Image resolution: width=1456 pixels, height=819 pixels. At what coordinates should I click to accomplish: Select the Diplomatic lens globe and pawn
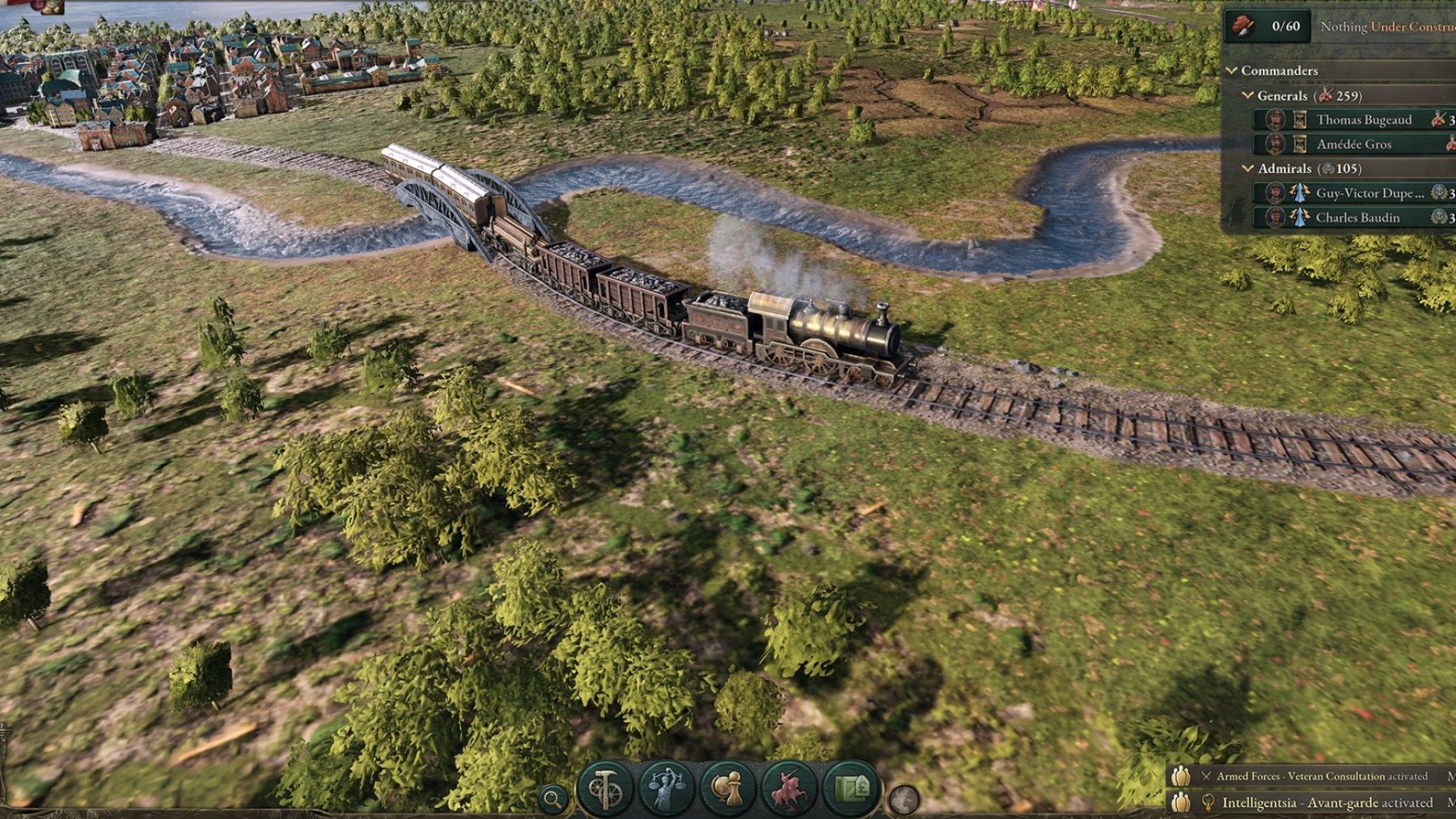point(727,787)
